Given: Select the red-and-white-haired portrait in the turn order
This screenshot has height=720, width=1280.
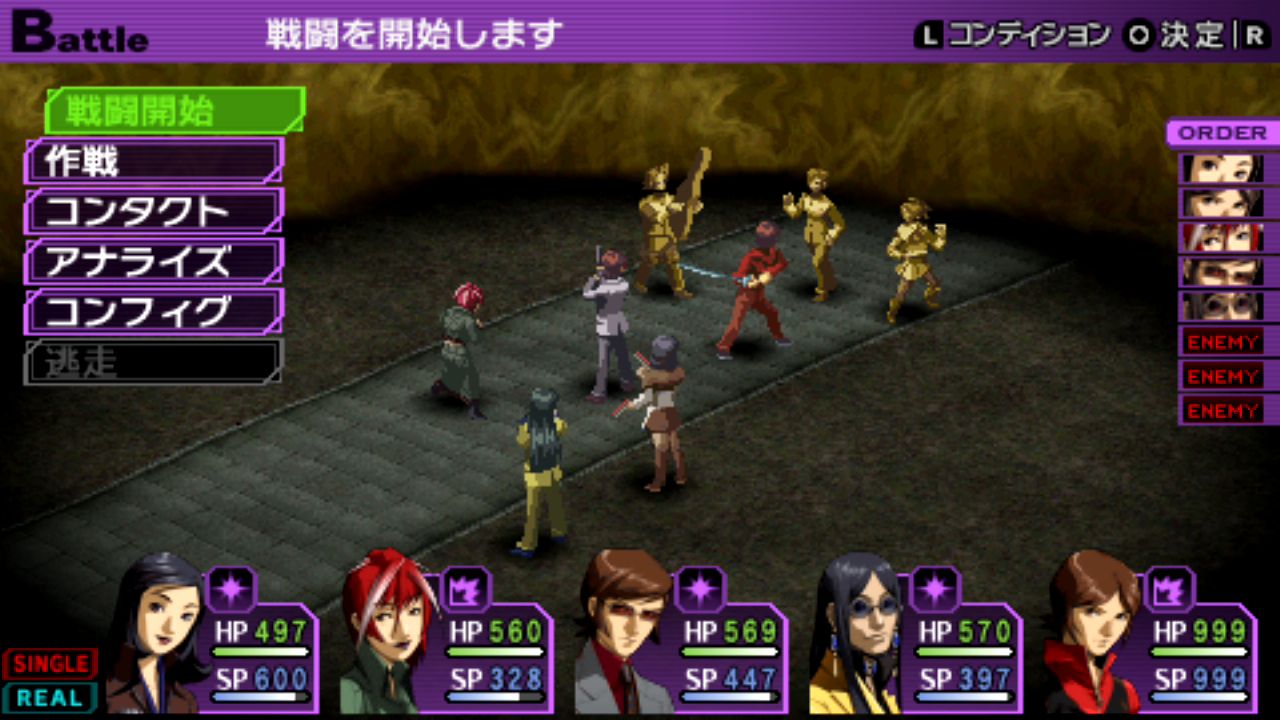Looking at the screenshot, I should pos(1221,238).
